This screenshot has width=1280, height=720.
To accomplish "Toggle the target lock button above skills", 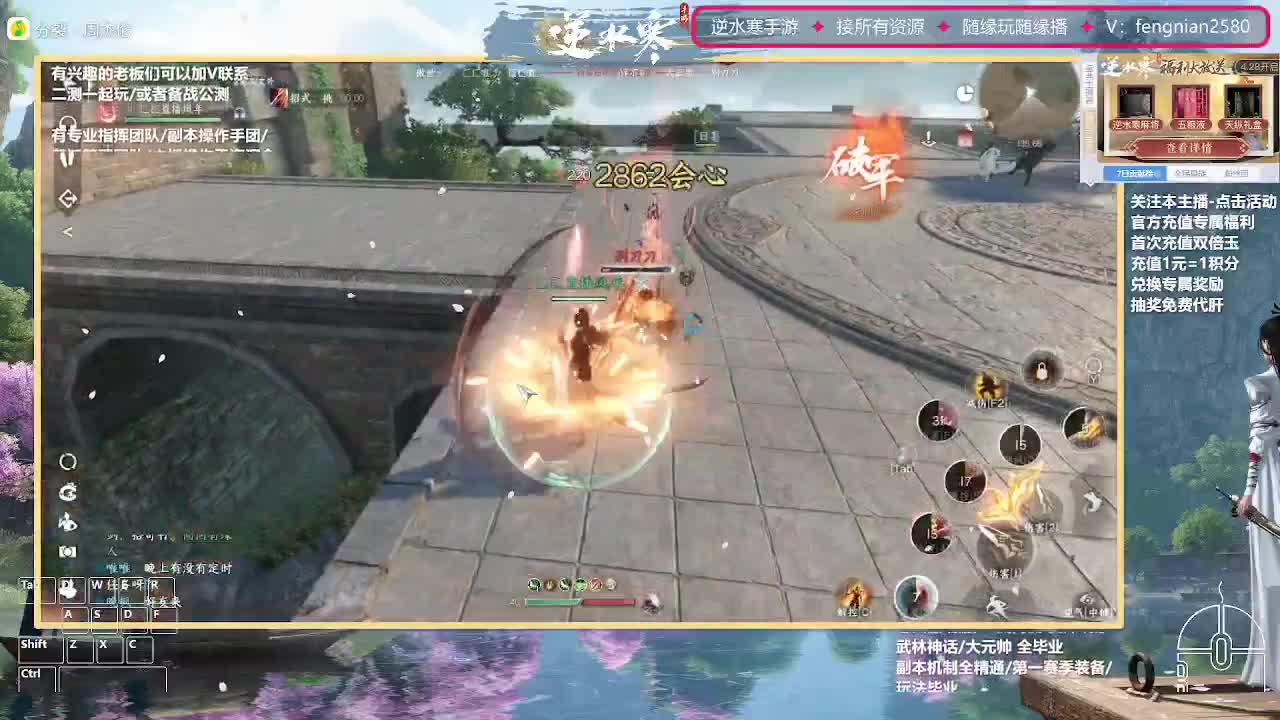I will pos(1040,371).
